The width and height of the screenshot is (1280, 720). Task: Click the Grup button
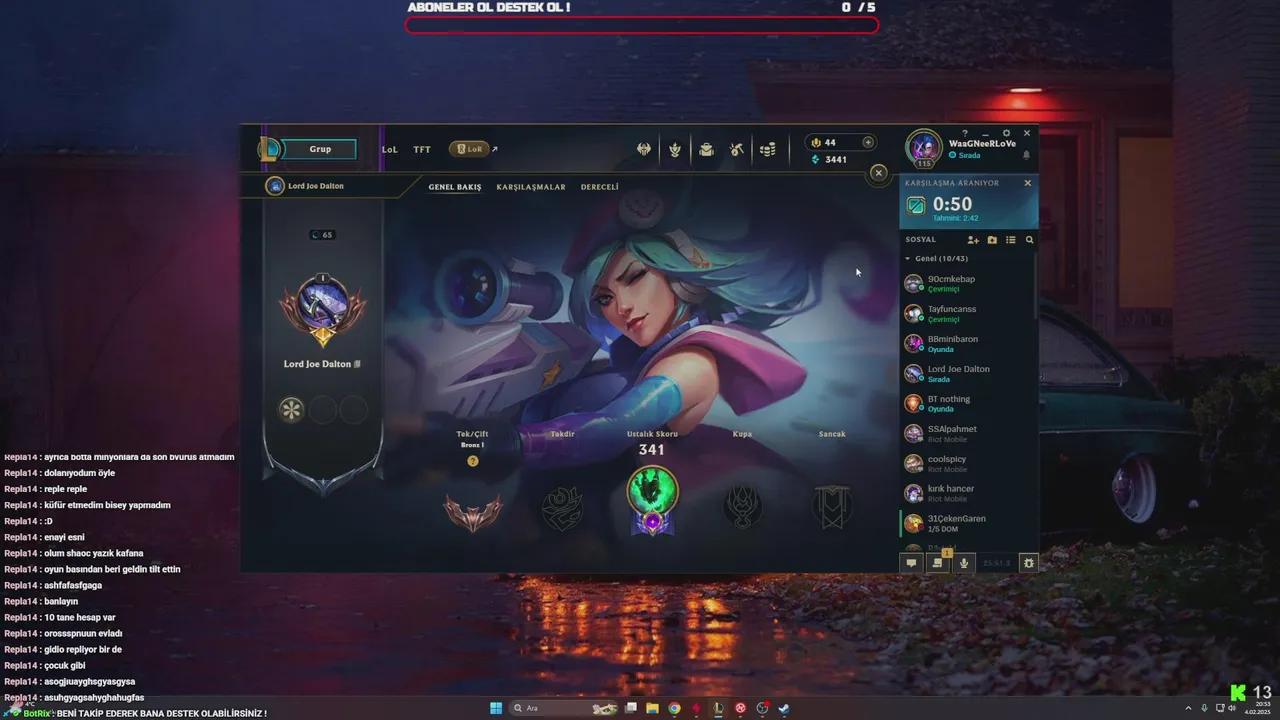point(319,148)
